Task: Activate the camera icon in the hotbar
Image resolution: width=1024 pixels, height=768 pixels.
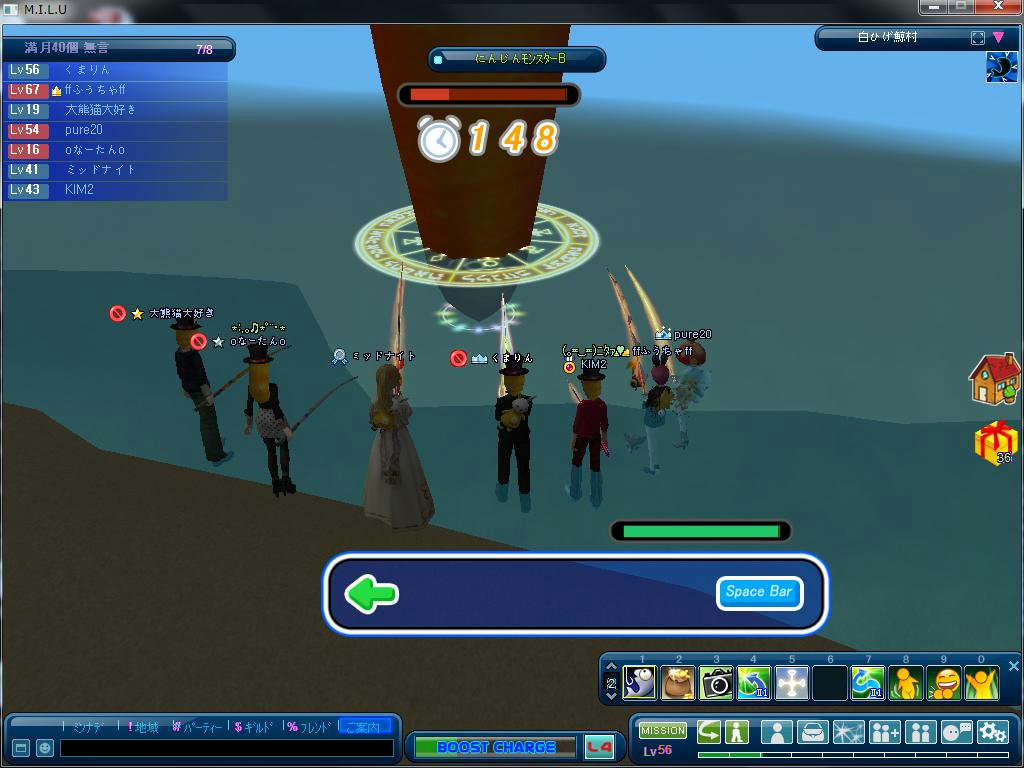Action: pyautogui.click(x=716, y=683)
